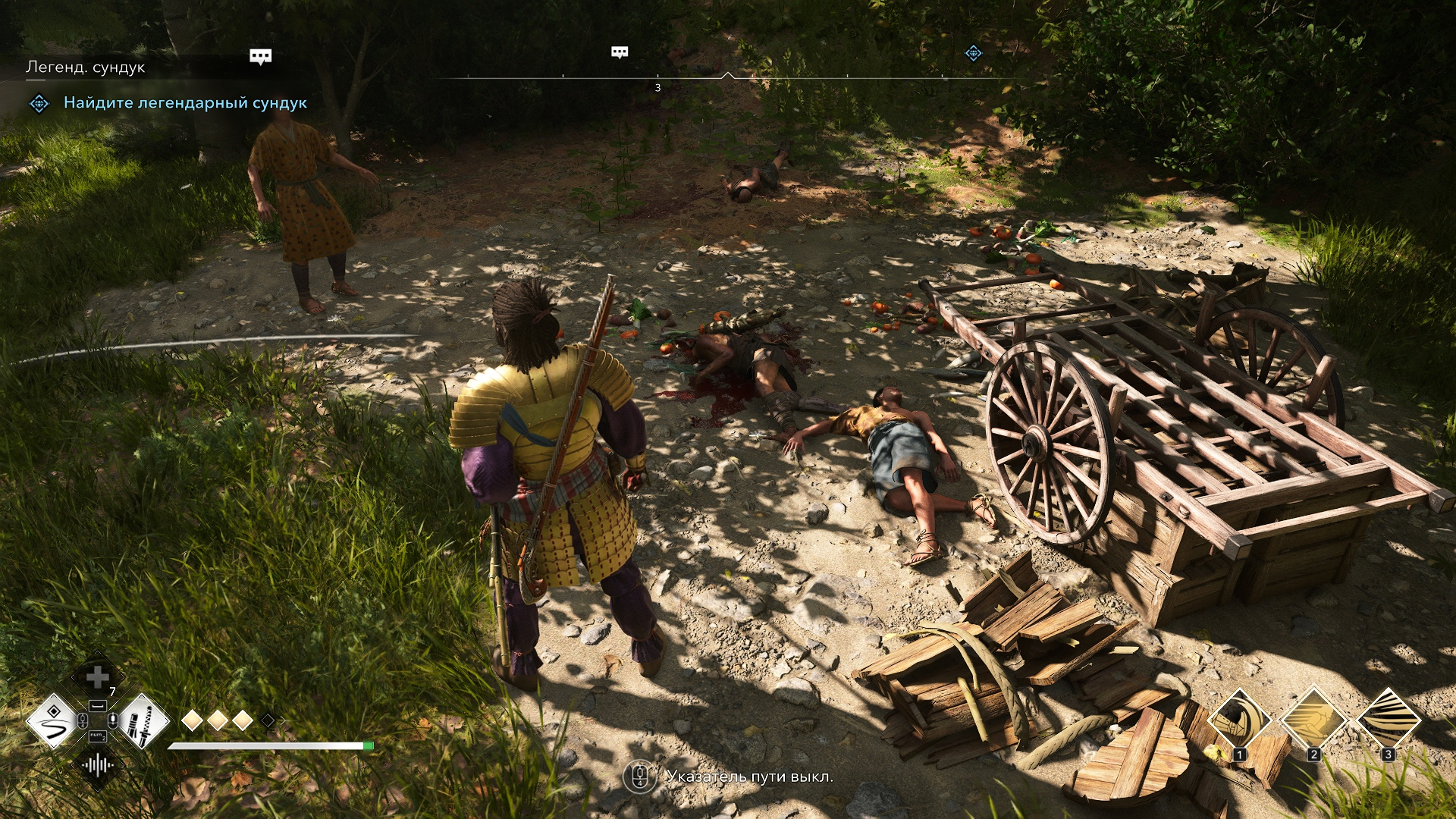Select the 'Найдите легендарный сундук' quest objective
The image size is (1456, 819).
point(185,103)
